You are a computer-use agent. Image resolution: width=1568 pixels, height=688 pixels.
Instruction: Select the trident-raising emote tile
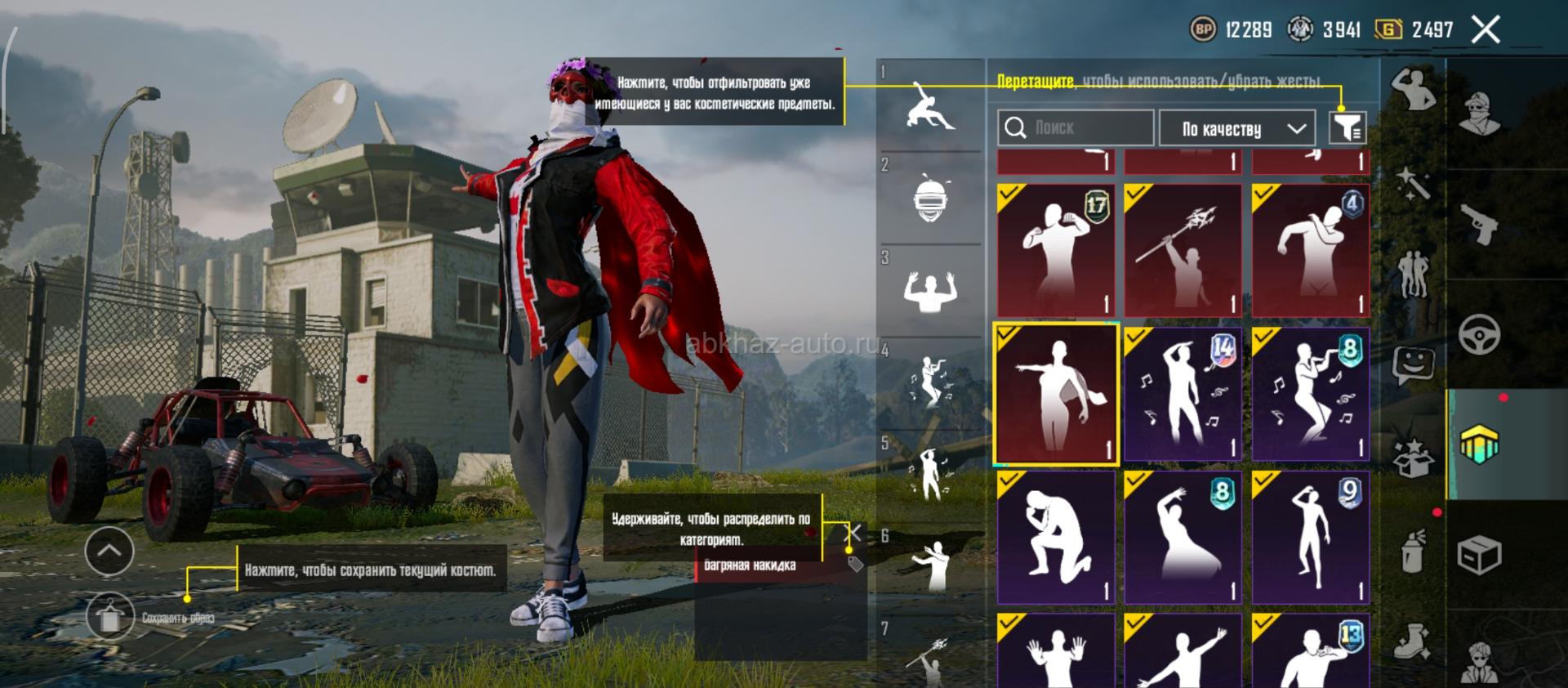point(1183,250)
